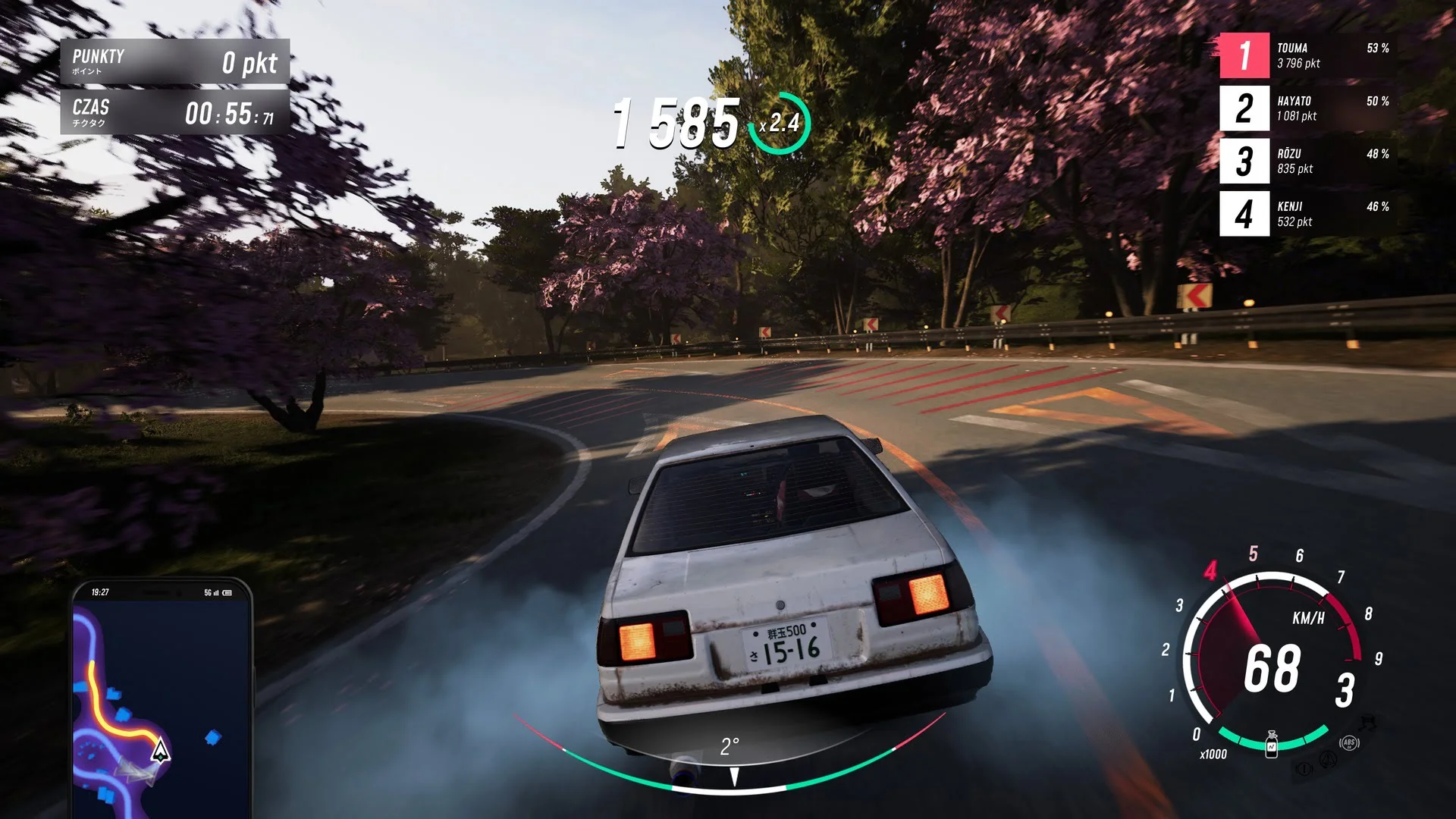Click Kenji's fourth-place row

(x=1308, y=214)
